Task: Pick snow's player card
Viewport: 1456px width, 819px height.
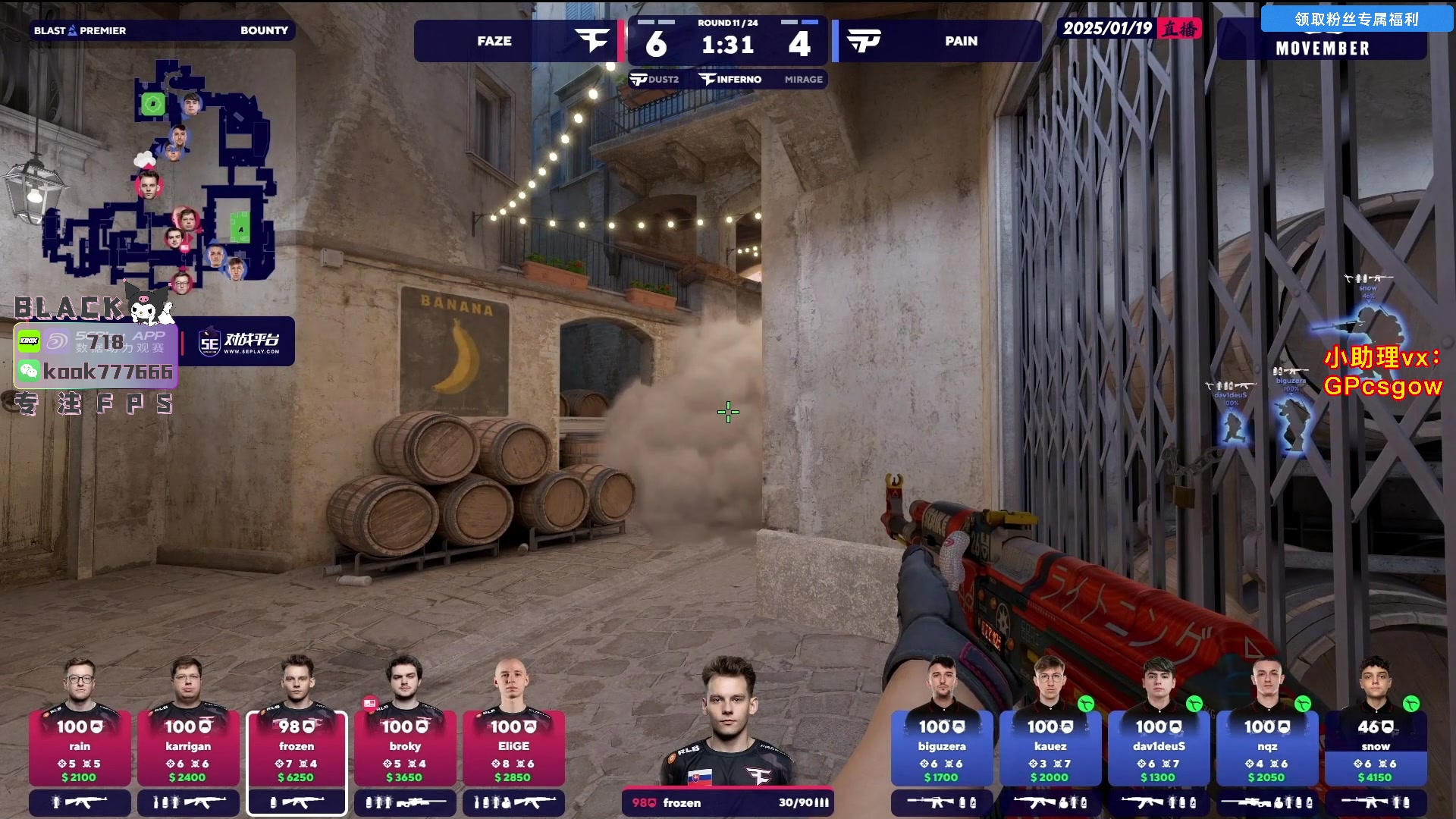Action: point(1376,748)
